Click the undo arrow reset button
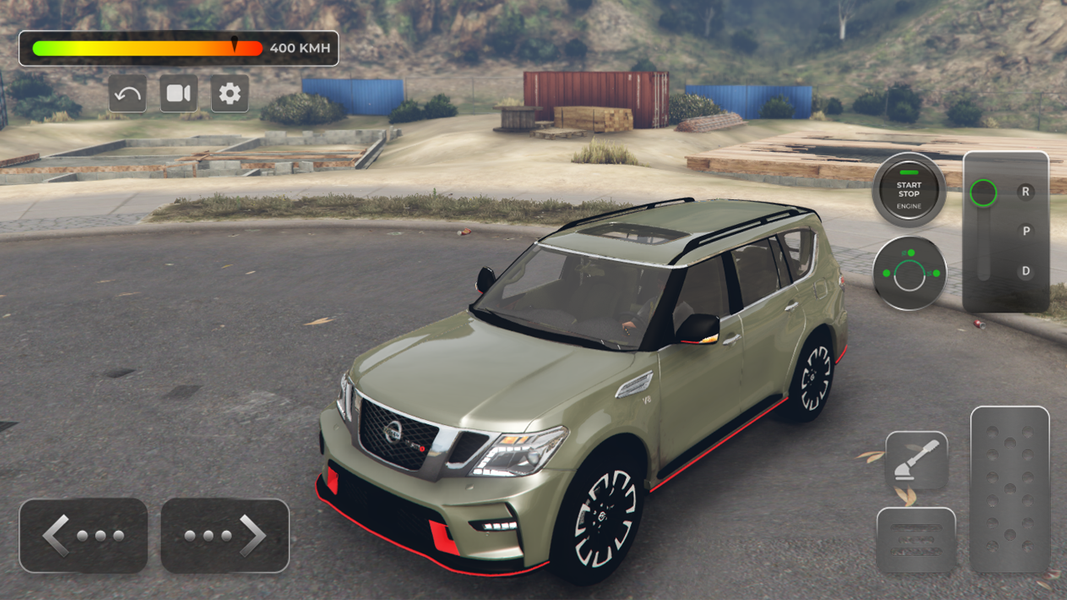This screenshot has width=1067, height=600. coord(128,94)
